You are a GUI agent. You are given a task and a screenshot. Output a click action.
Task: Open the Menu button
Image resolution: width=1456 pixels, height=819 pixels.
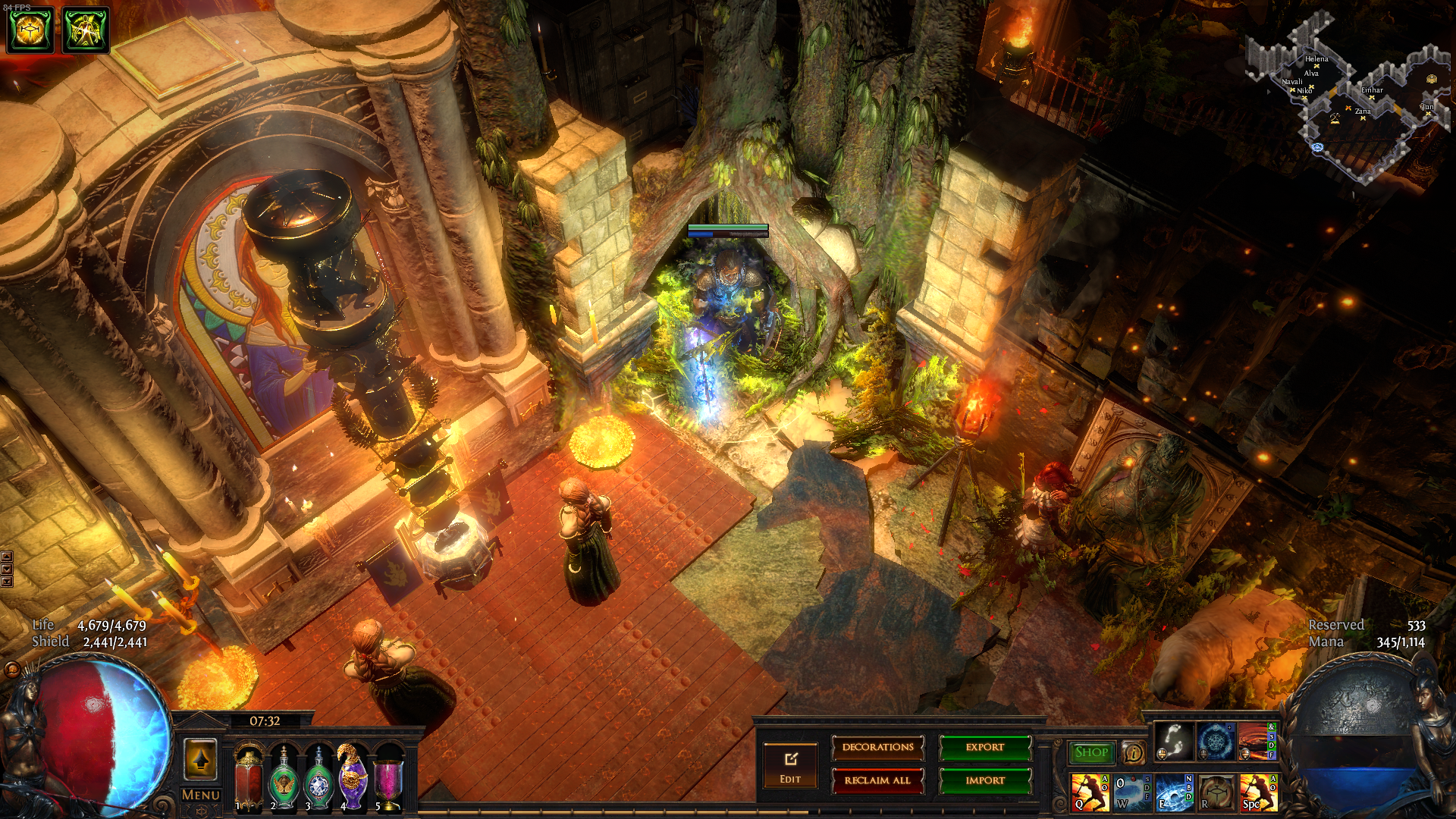pos(201,795)
